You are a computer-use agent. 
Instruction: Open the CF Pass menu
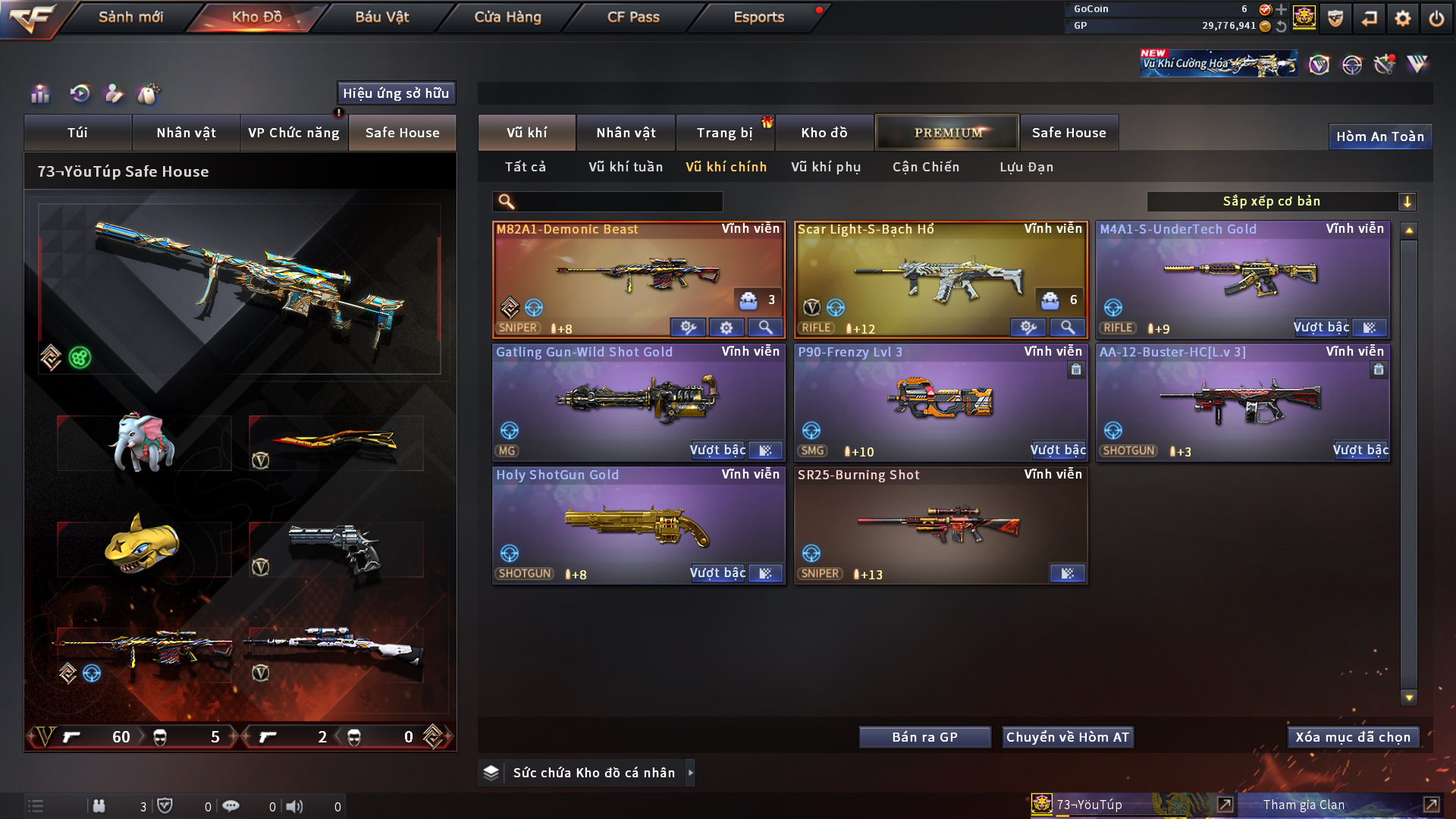(633, 17)
